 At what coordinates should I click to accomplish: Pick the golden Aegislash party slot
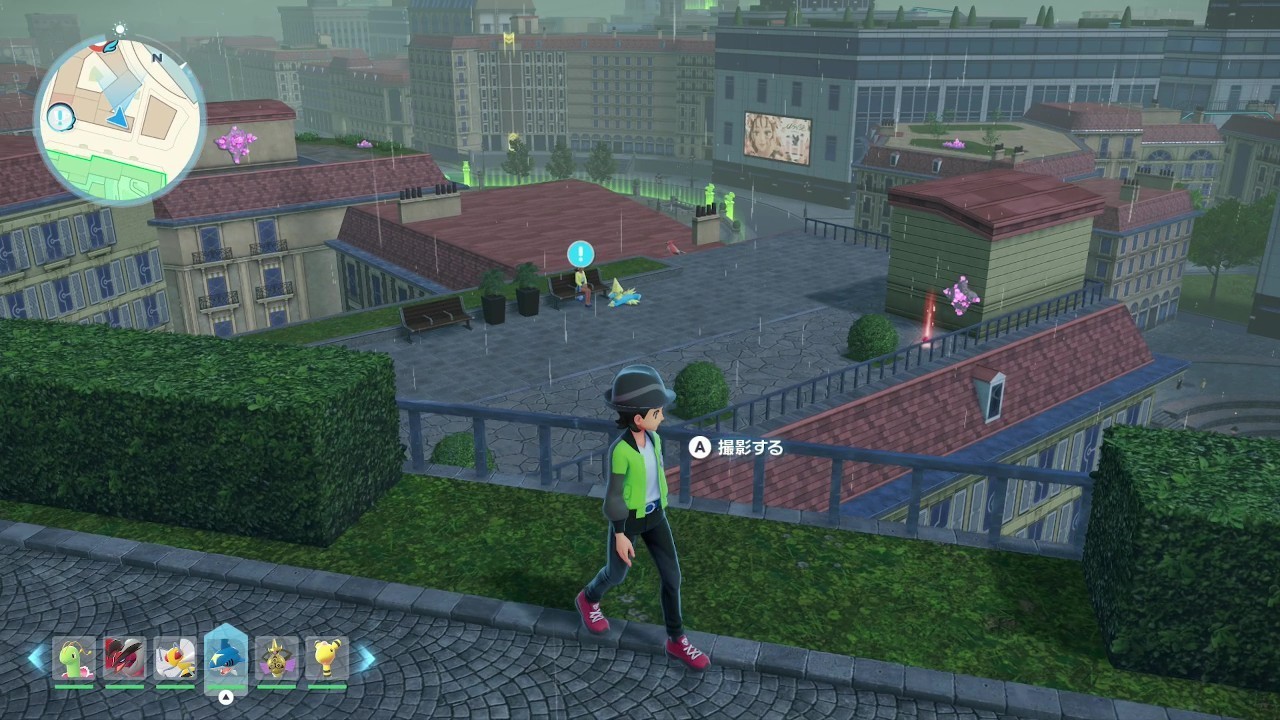276,658
